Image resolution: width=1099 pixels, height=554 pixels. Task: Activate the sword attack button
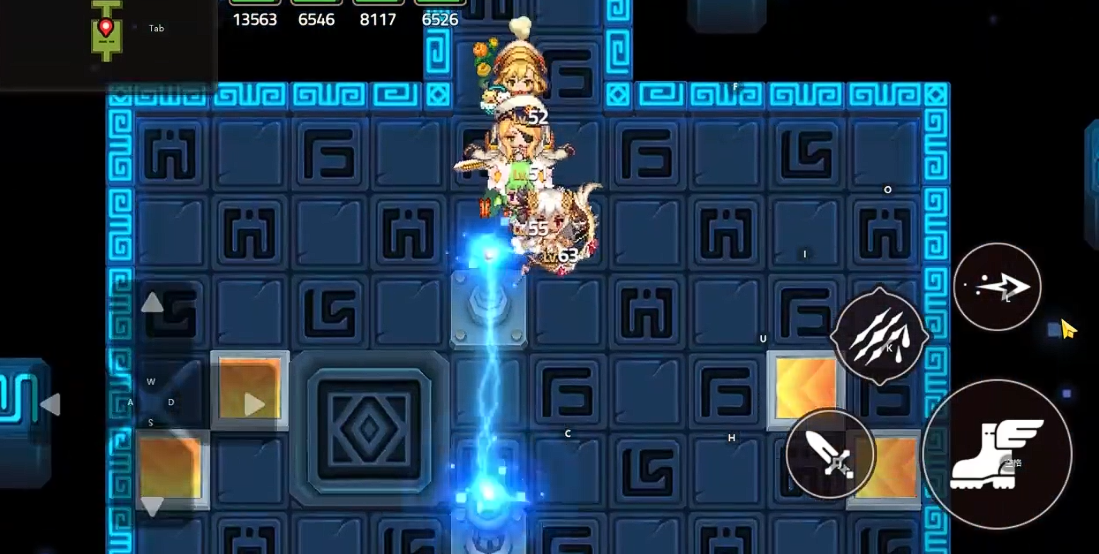(831, 455)
